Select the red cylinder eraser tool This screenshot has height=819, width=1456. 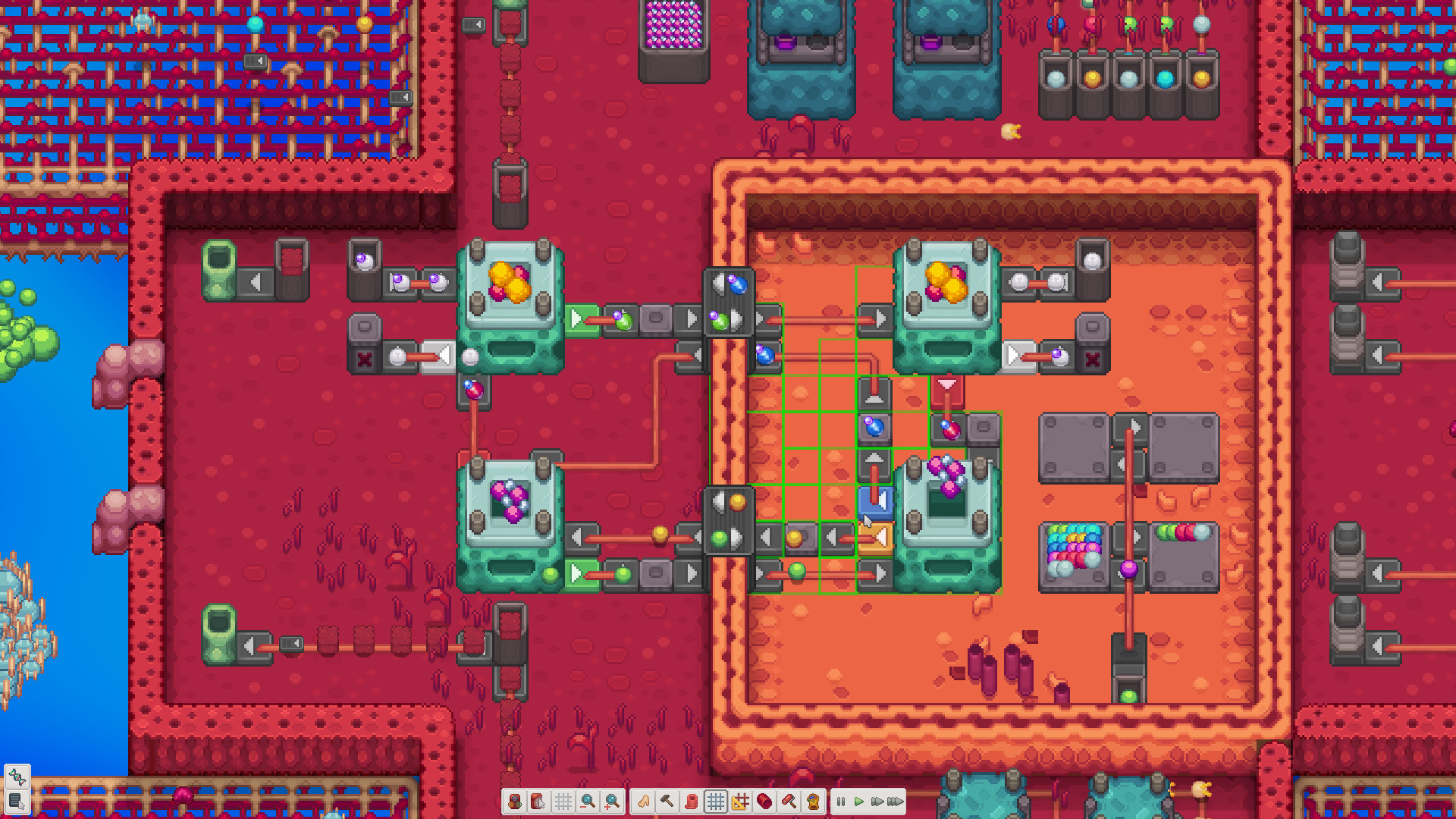(x=764, y=802)
